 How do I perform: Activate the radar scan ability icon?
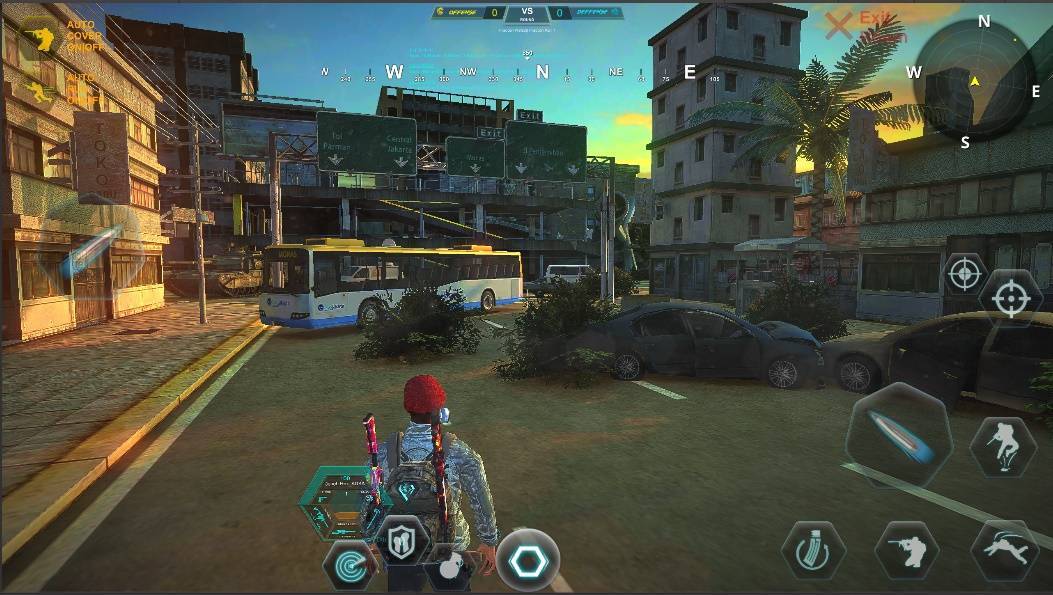[349, 567]
